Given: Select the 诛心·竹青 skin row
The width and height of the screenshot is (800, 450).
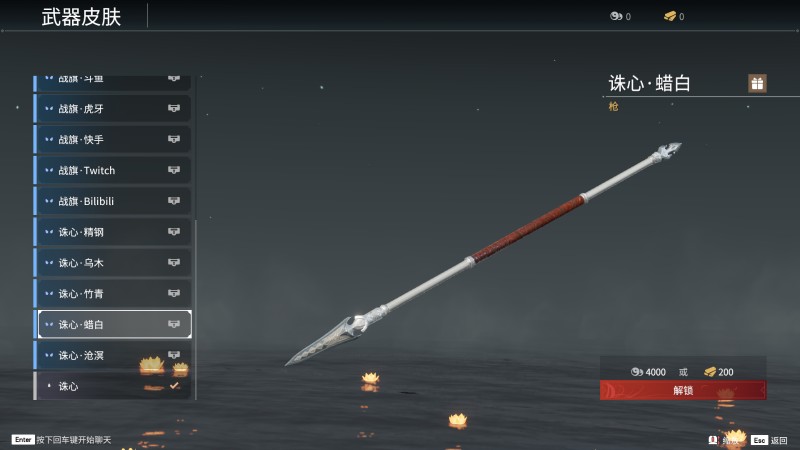Looking at the screenshot, I should tap(113, 294).
